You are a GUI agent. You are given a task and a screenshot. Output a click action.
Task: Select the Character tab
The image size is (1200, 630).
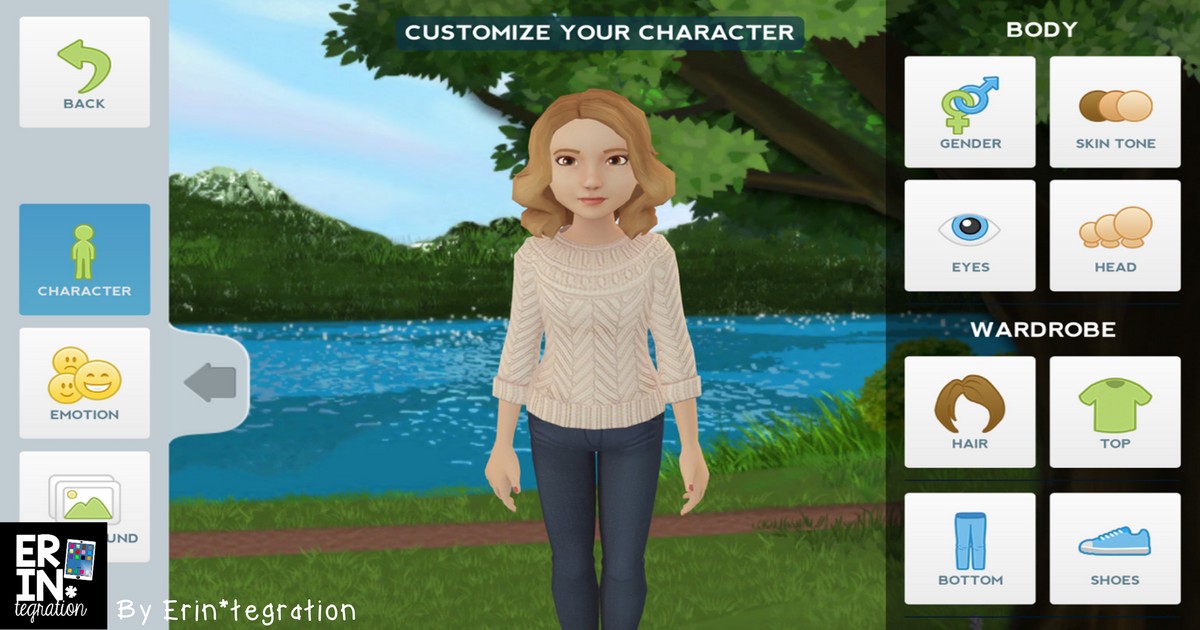pyautogui.click(x=84, y=260)
